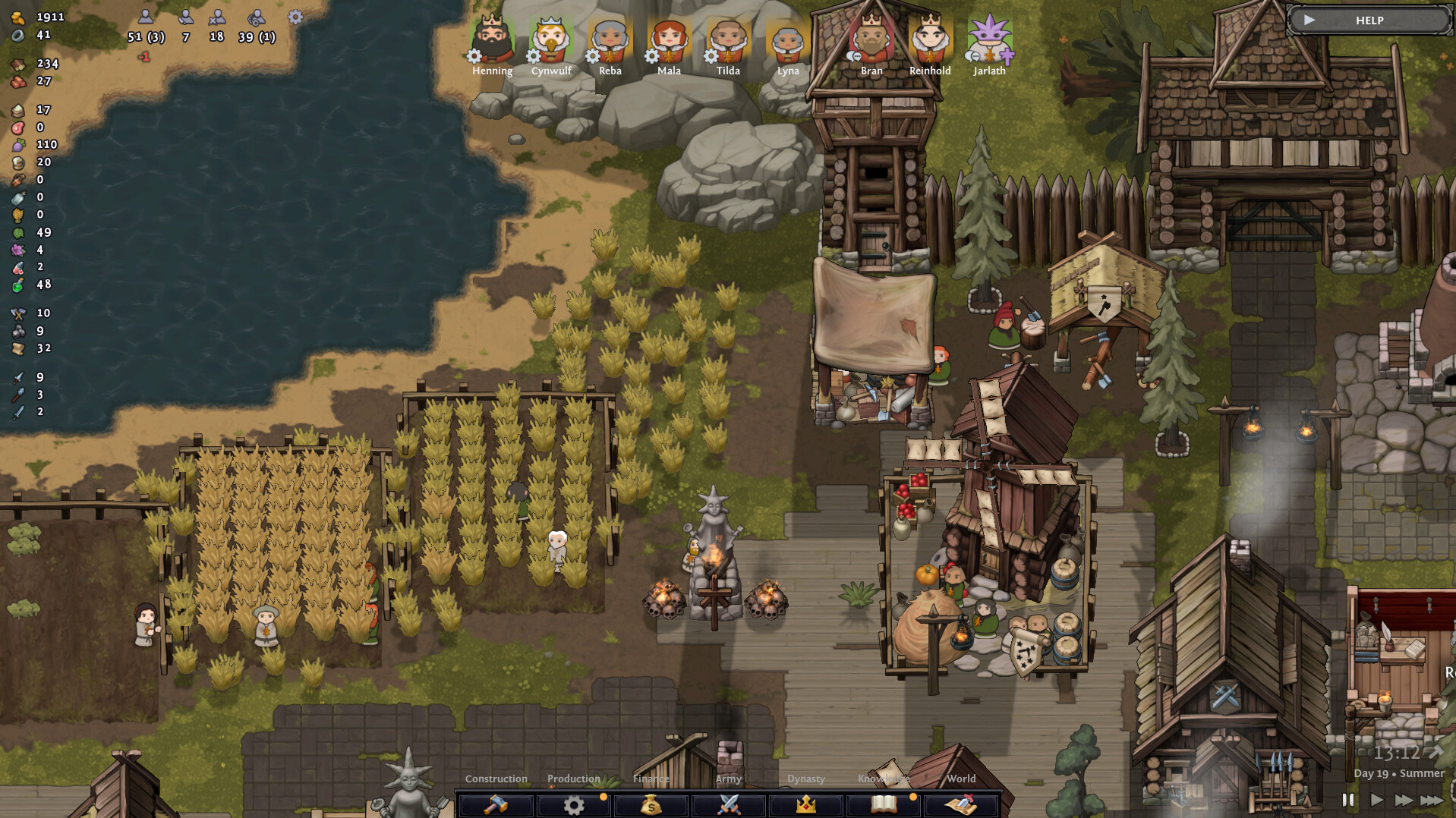Toggle Jarlath's portrait options
This screenshot has width=1456, height=818.
(972, 55)
